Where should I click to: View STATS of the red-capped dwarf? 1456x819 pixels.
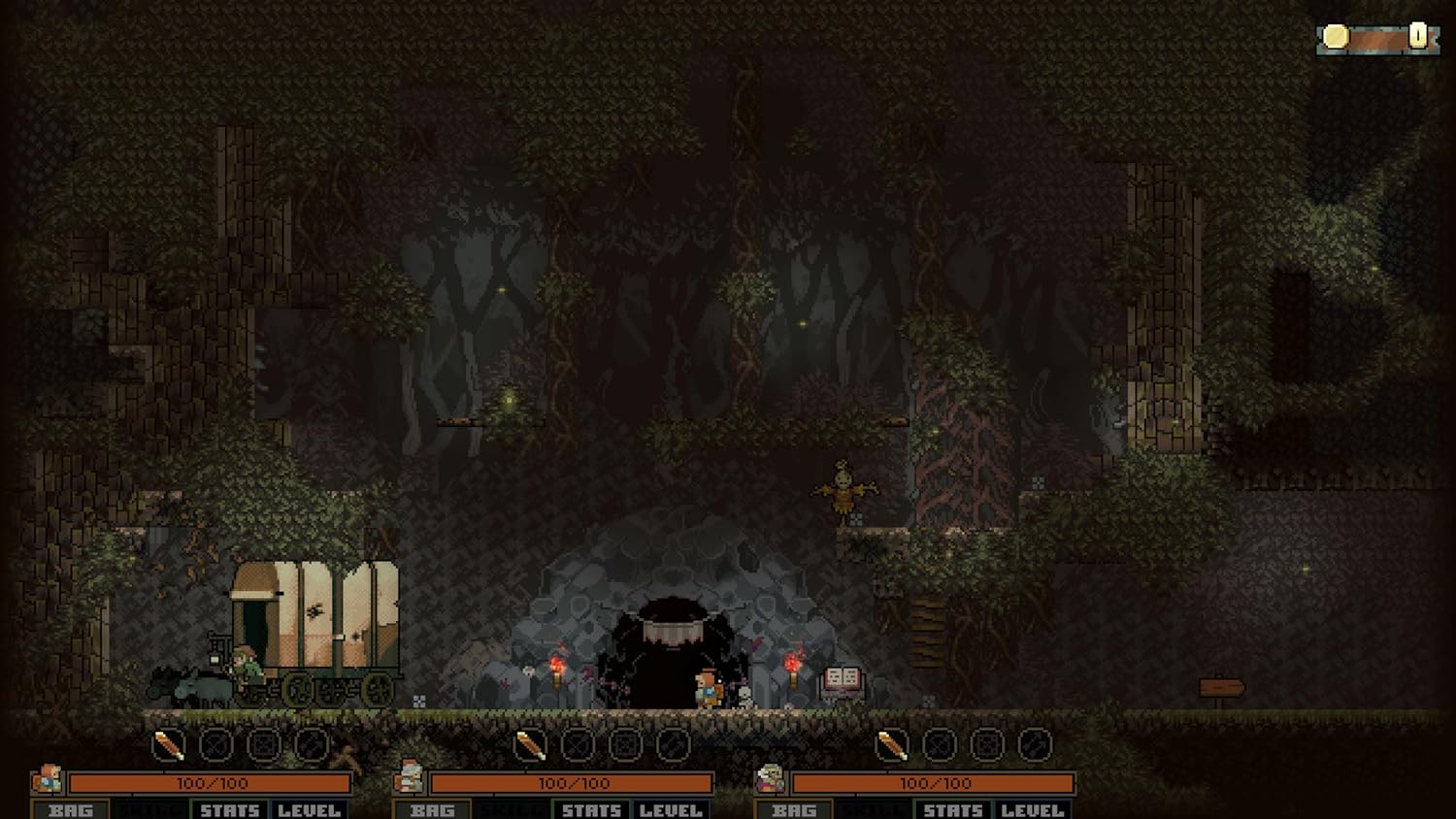[591, 809]
